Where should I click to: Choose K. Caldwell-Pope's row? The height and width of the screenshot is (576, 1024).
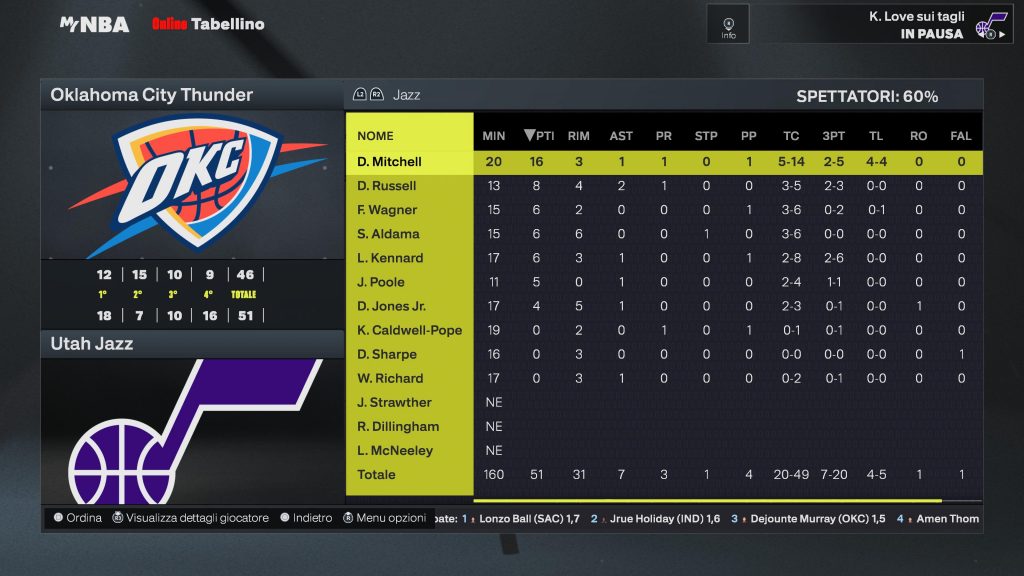click(x=409, y=330)
